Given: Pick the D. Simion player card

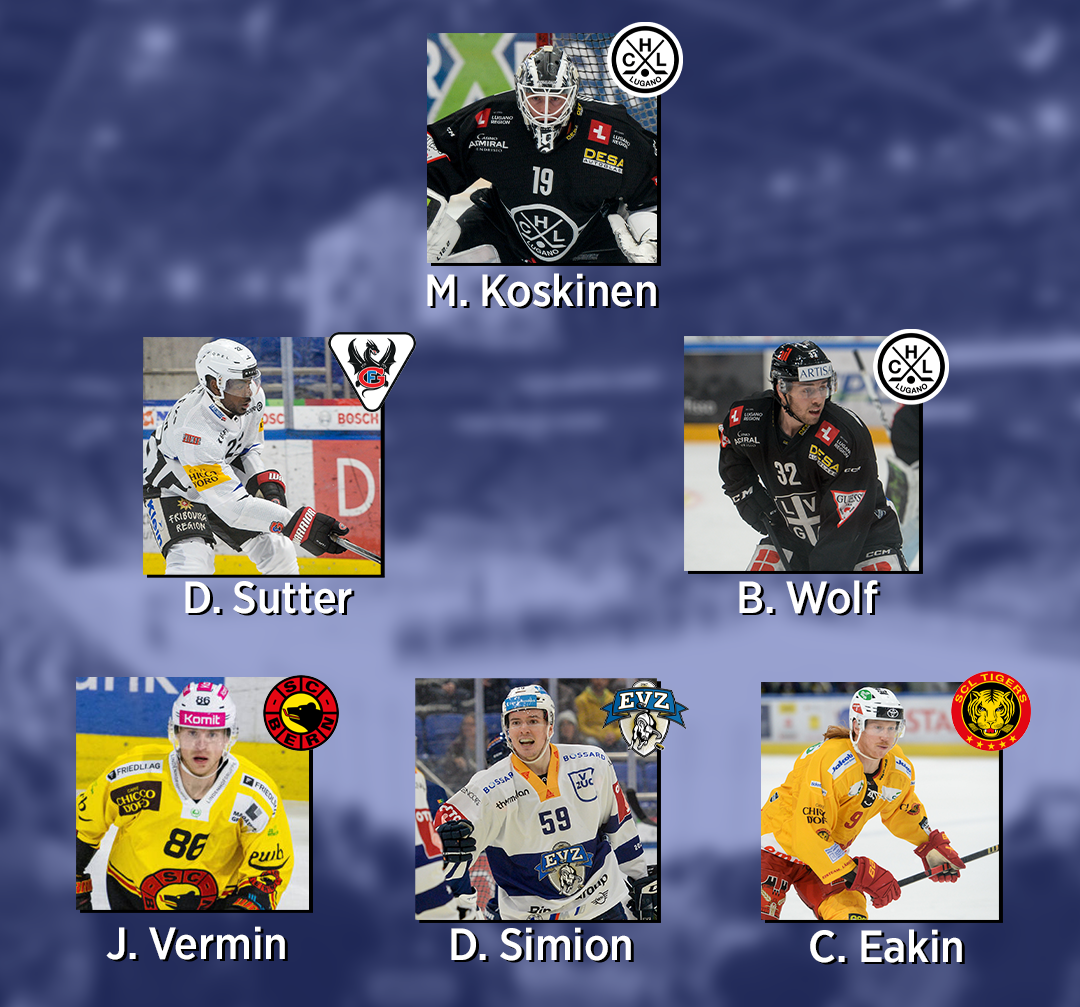Looking at the screenshot, I should pyautogui.click(x=536, y=800).
